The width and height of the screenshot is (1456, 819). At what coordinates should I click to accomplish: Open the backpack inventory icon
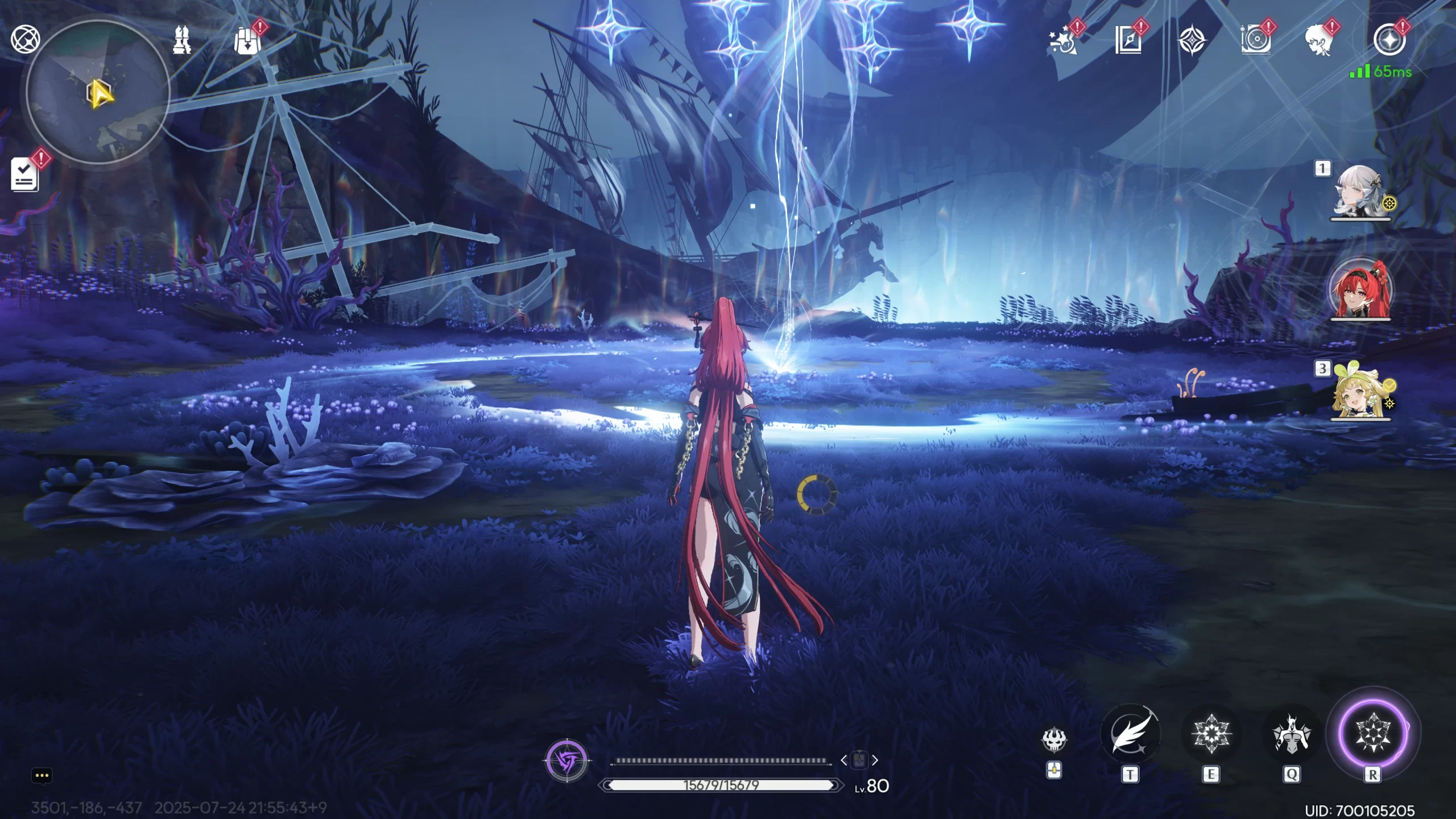(x=247, y=41)
